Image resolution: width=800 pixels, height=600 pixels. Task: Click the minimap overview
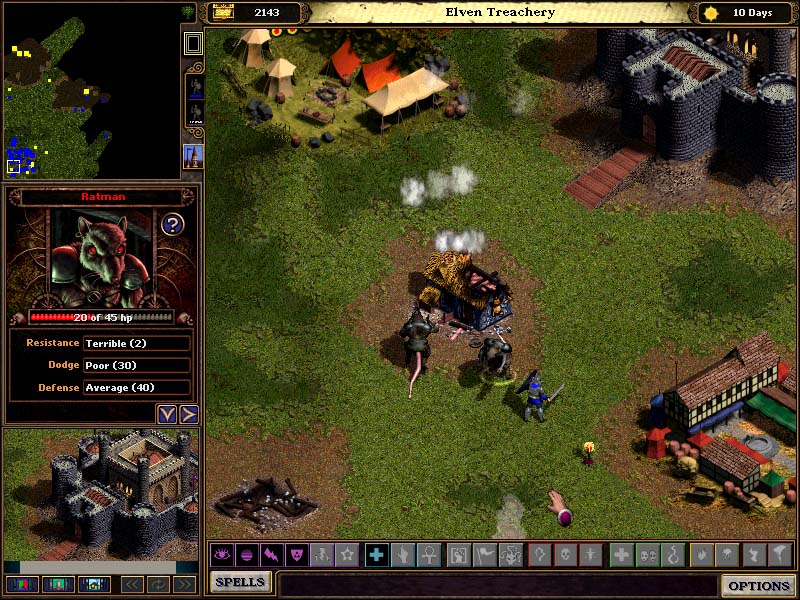(x=90, y=90)
